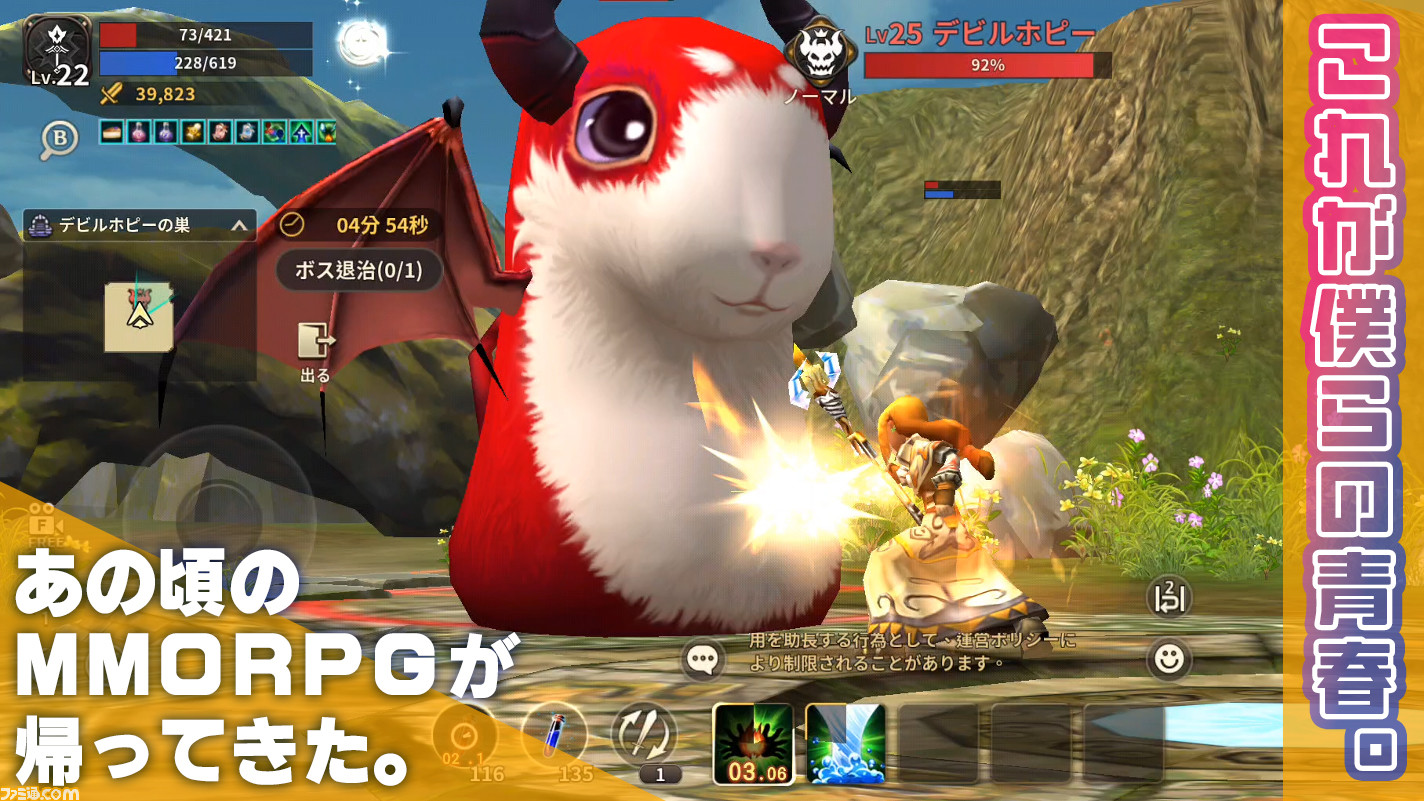The image size is (1424, 801).
Task: Inspect the pink potion buff icon
Action: 138,131
